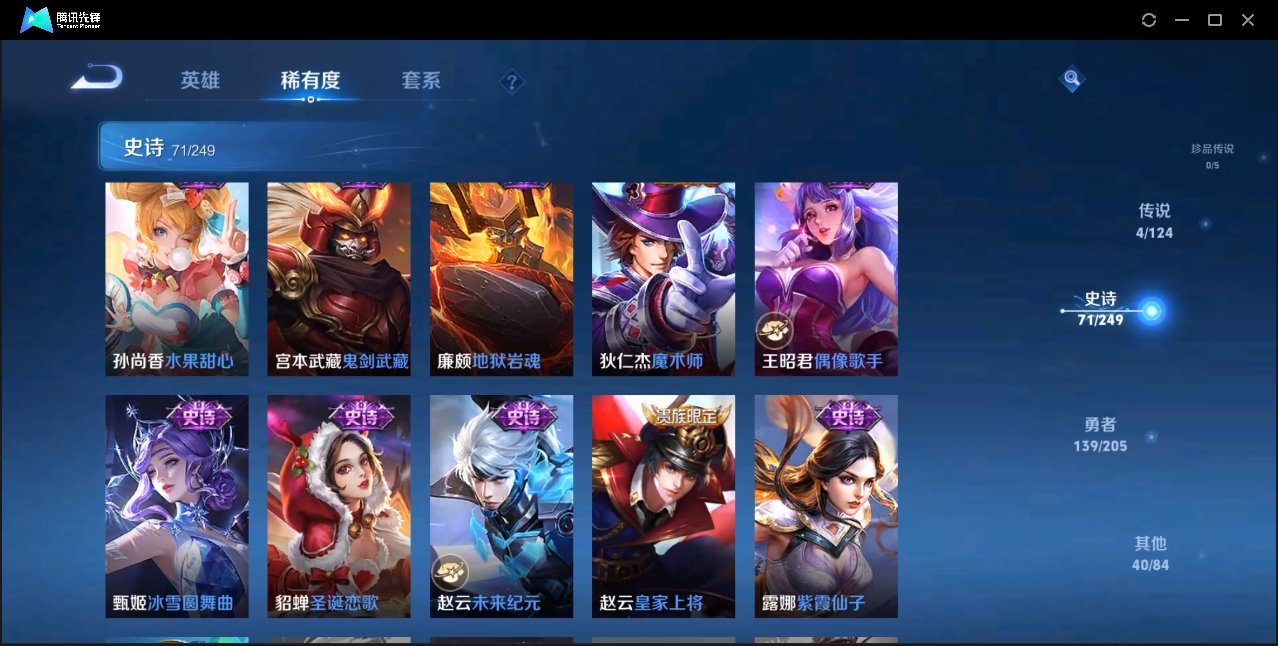Image resolution: width=1278 pixels, height=646 pixels.
Task: Select the 稀有度 tab
Action: coord(310,81)
